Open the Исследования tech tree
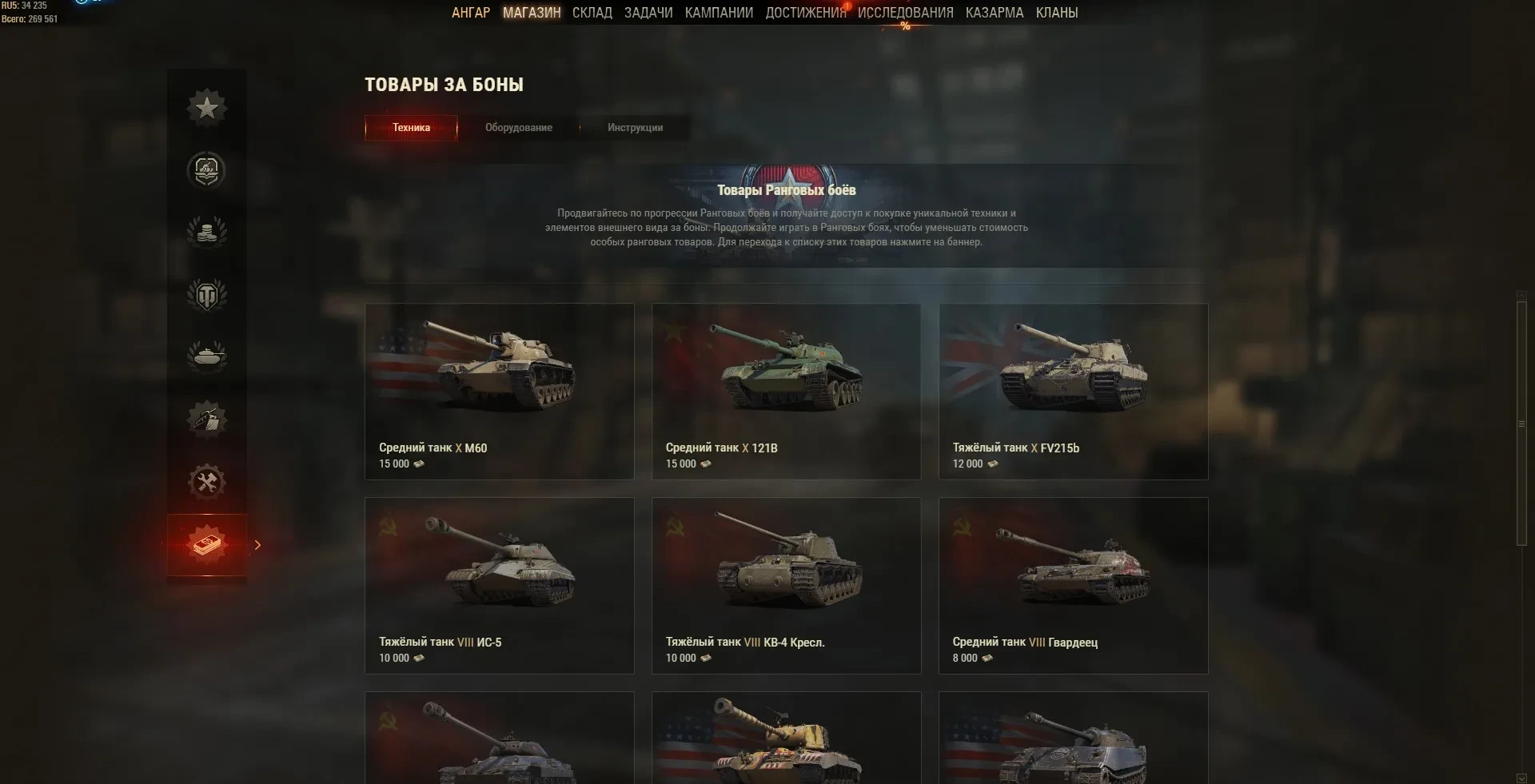This screenshot has width=1535, height=784. (x=905, y=13)
